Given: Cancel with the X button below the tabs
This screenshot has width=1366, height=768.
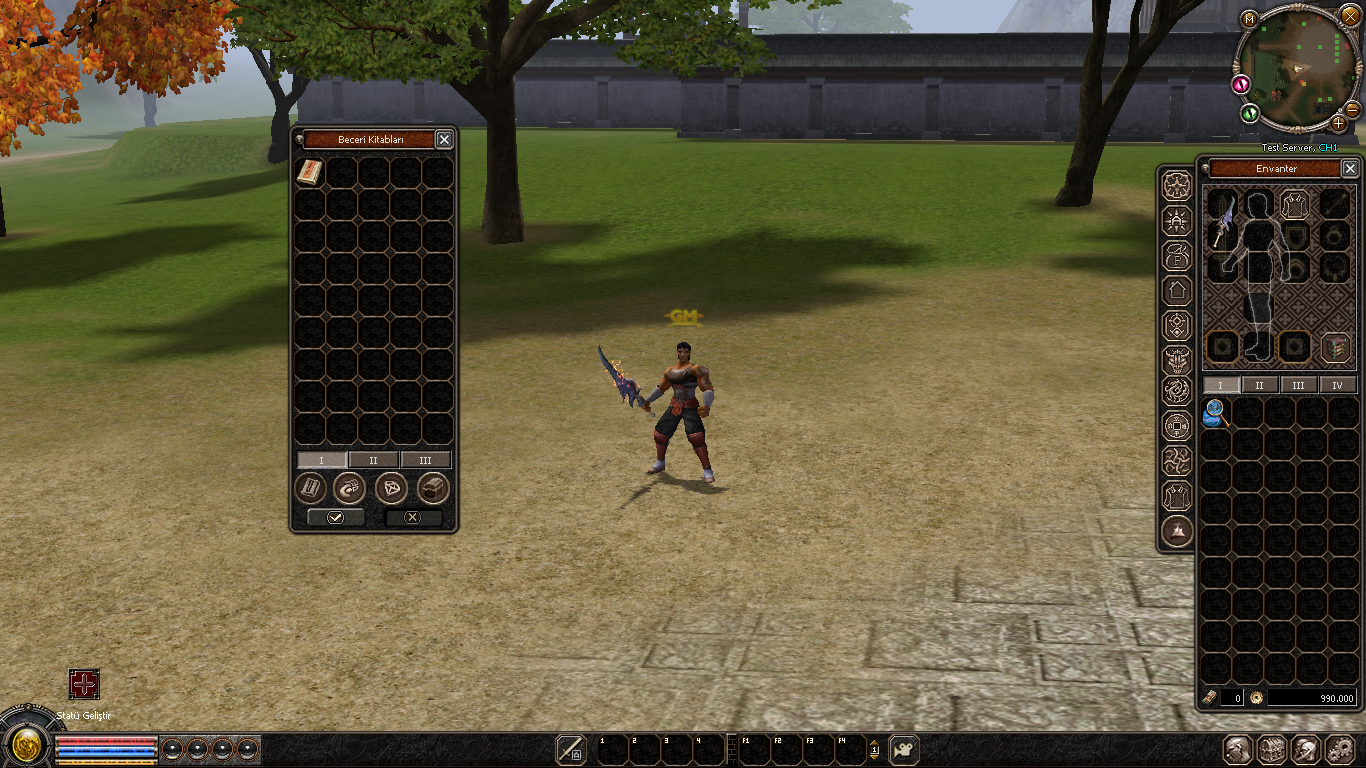Looking at the screenshot, I should tap(413, 517).
